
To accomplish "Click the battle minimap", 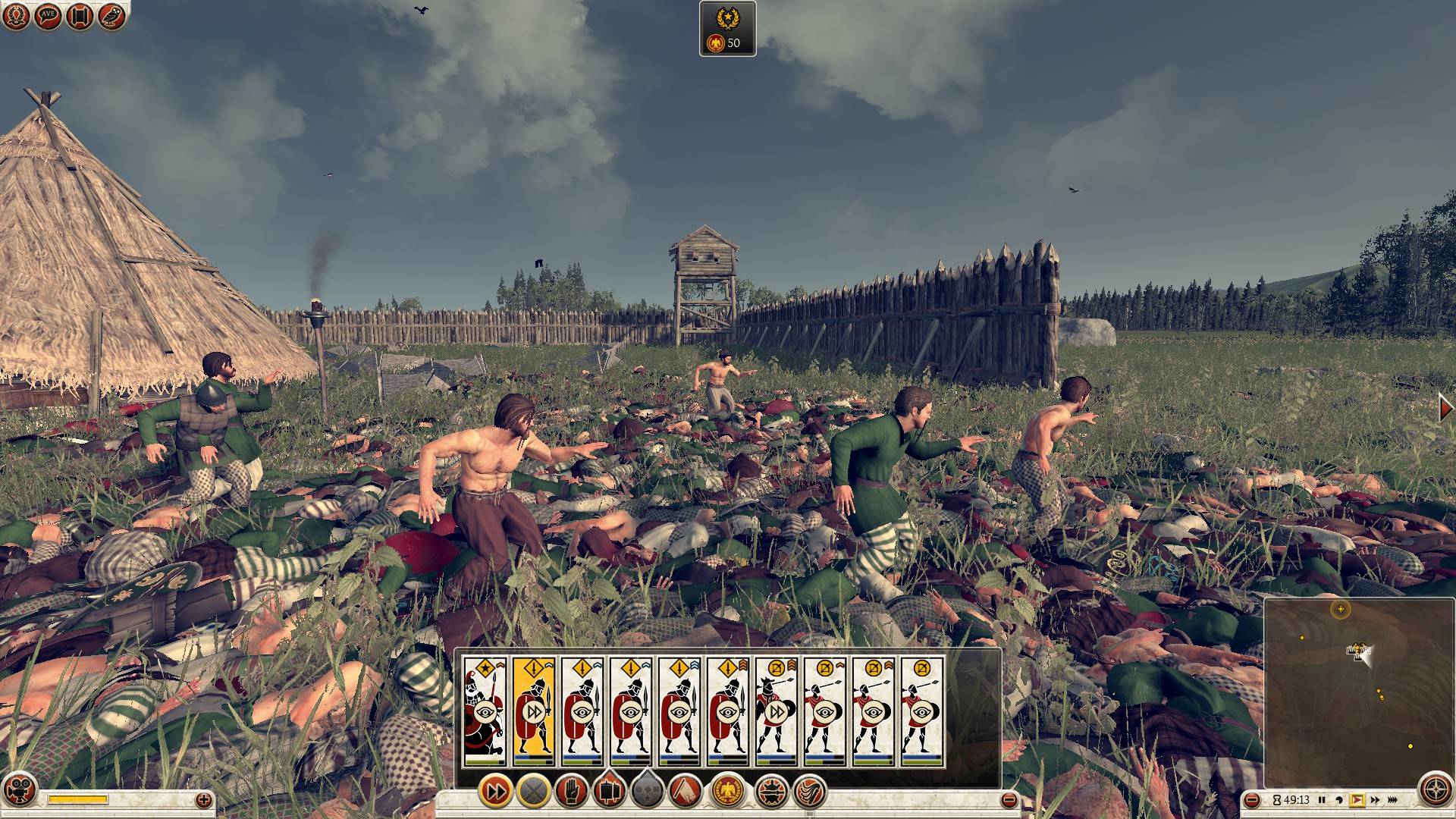I will 1357,690.
